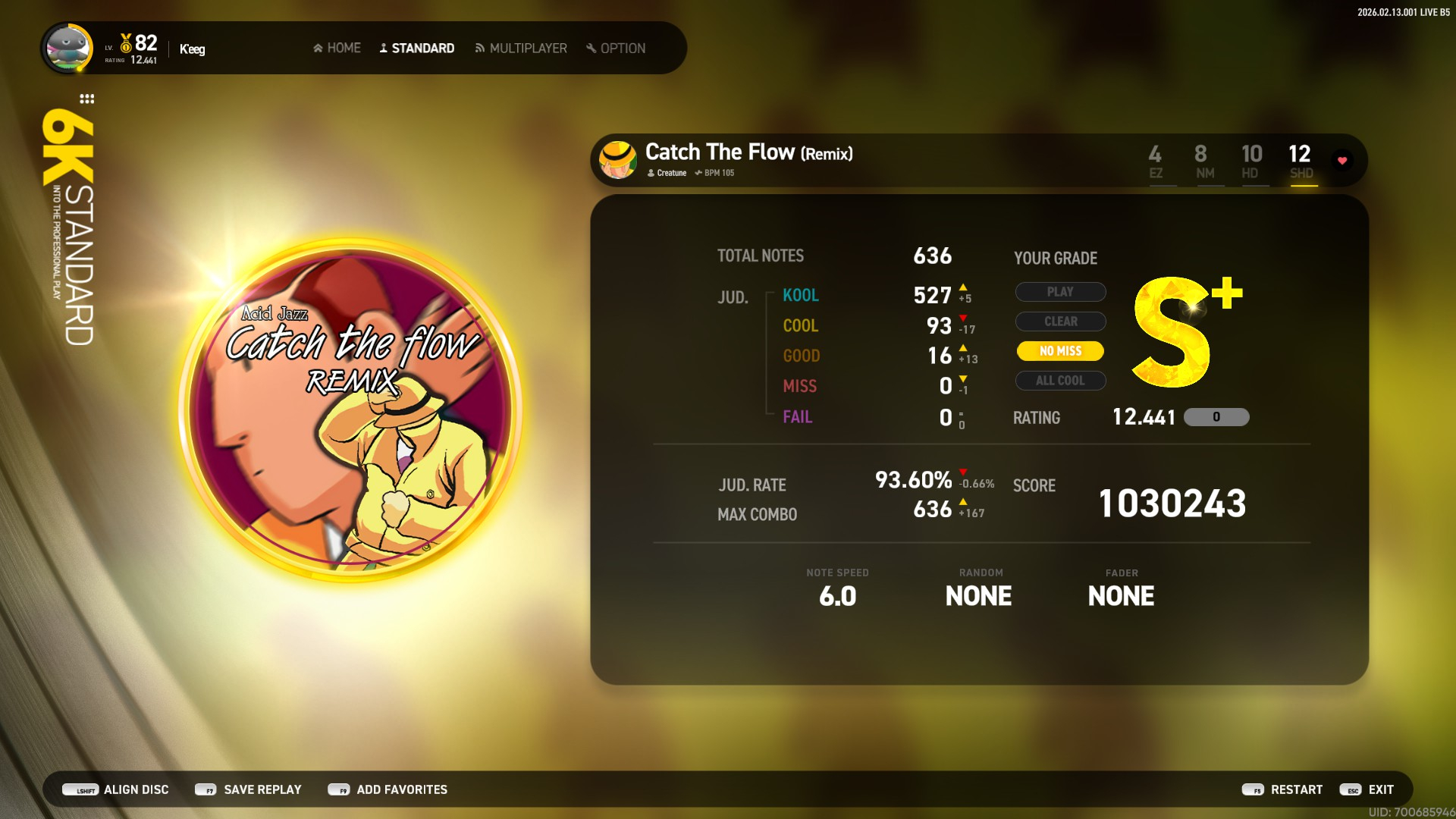The width and height of the screenshot is (1456, 819).
Task: Toggle the heart favorite icon
Action: 1342,161
